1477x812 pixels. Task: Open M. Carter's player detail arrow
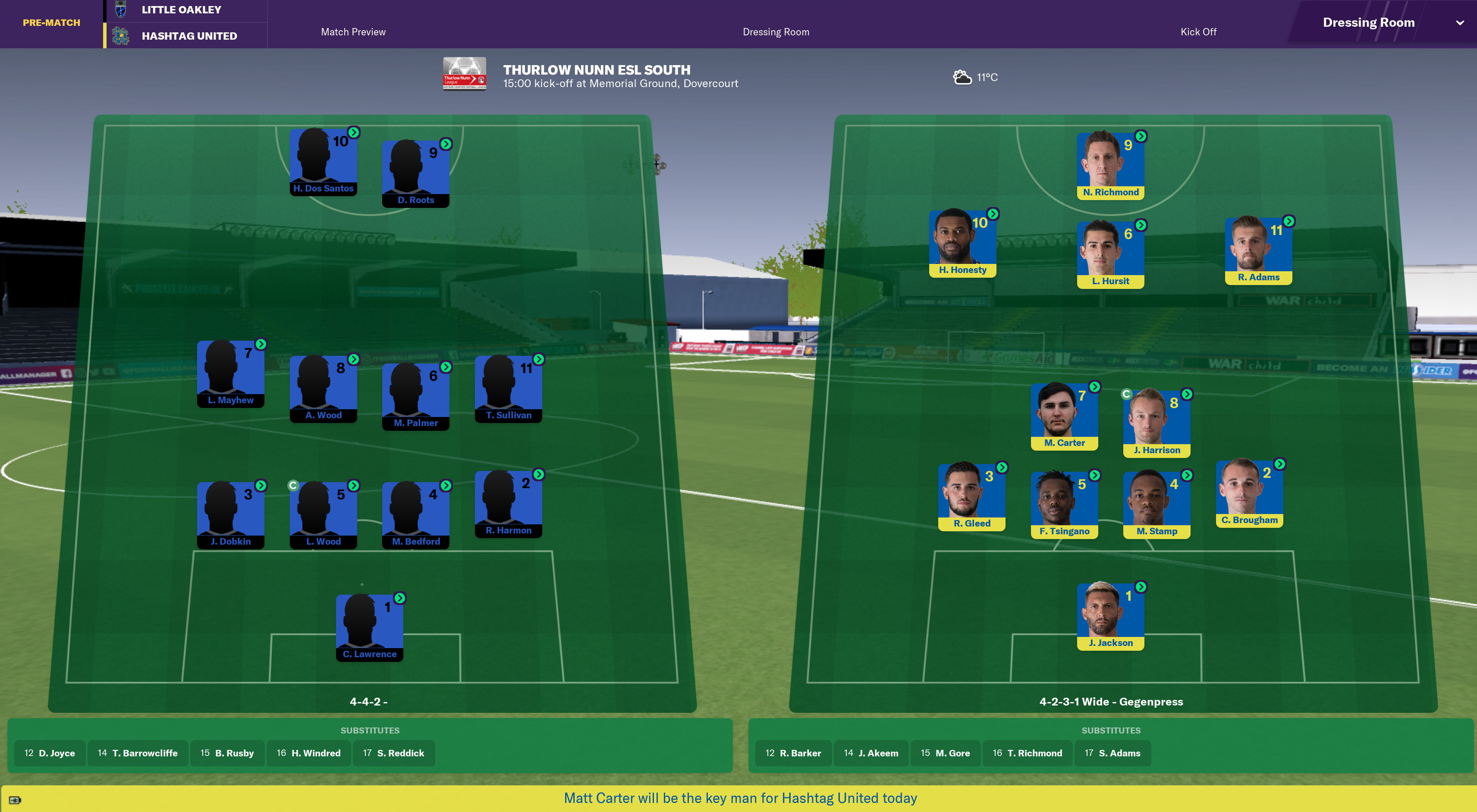[1095, 387]
